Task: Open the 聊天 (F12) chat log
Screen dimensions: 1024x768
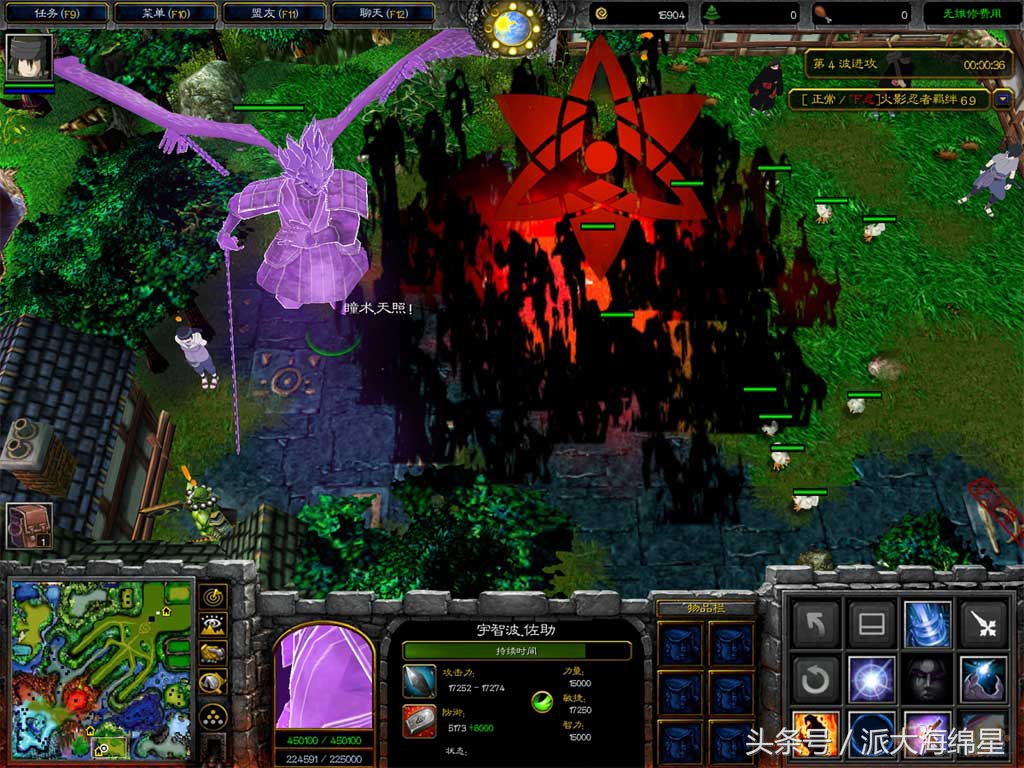Action: (x=381, y=13)
